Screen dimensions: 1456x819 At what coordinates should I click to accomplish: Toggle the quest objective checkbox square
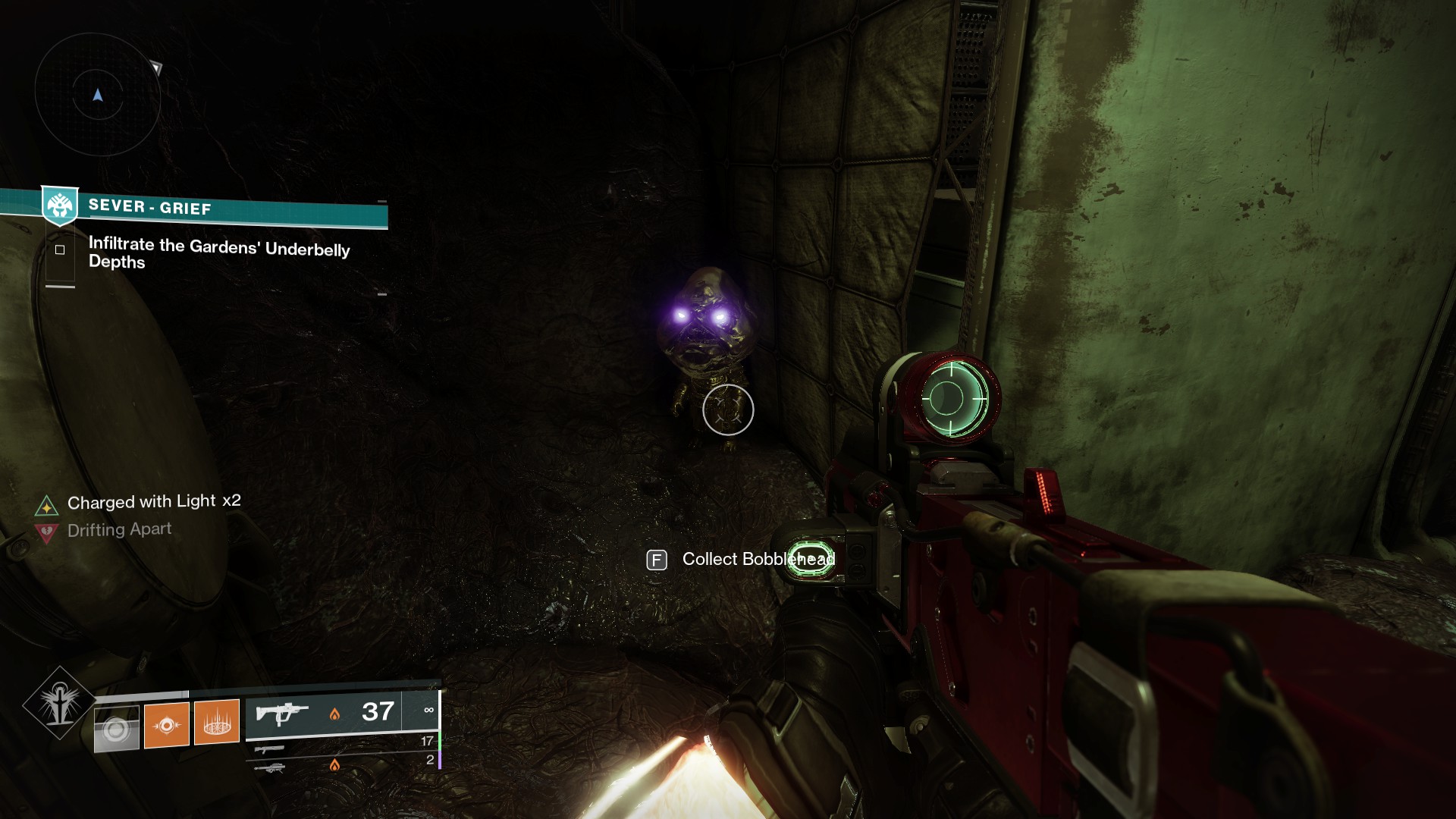point(60,250)
